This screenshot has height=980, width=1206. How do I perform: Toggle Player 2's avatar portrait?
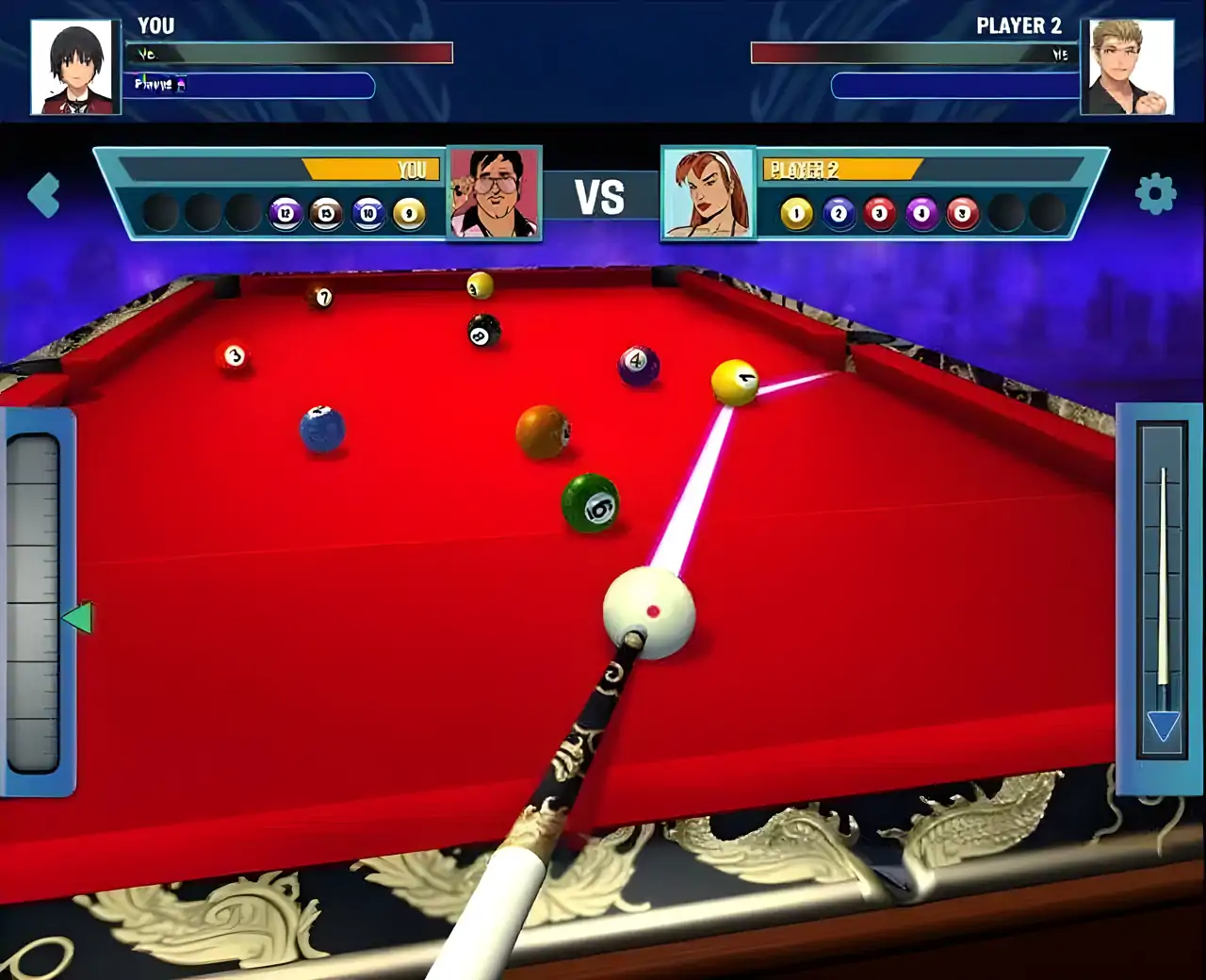pos(710,191)
